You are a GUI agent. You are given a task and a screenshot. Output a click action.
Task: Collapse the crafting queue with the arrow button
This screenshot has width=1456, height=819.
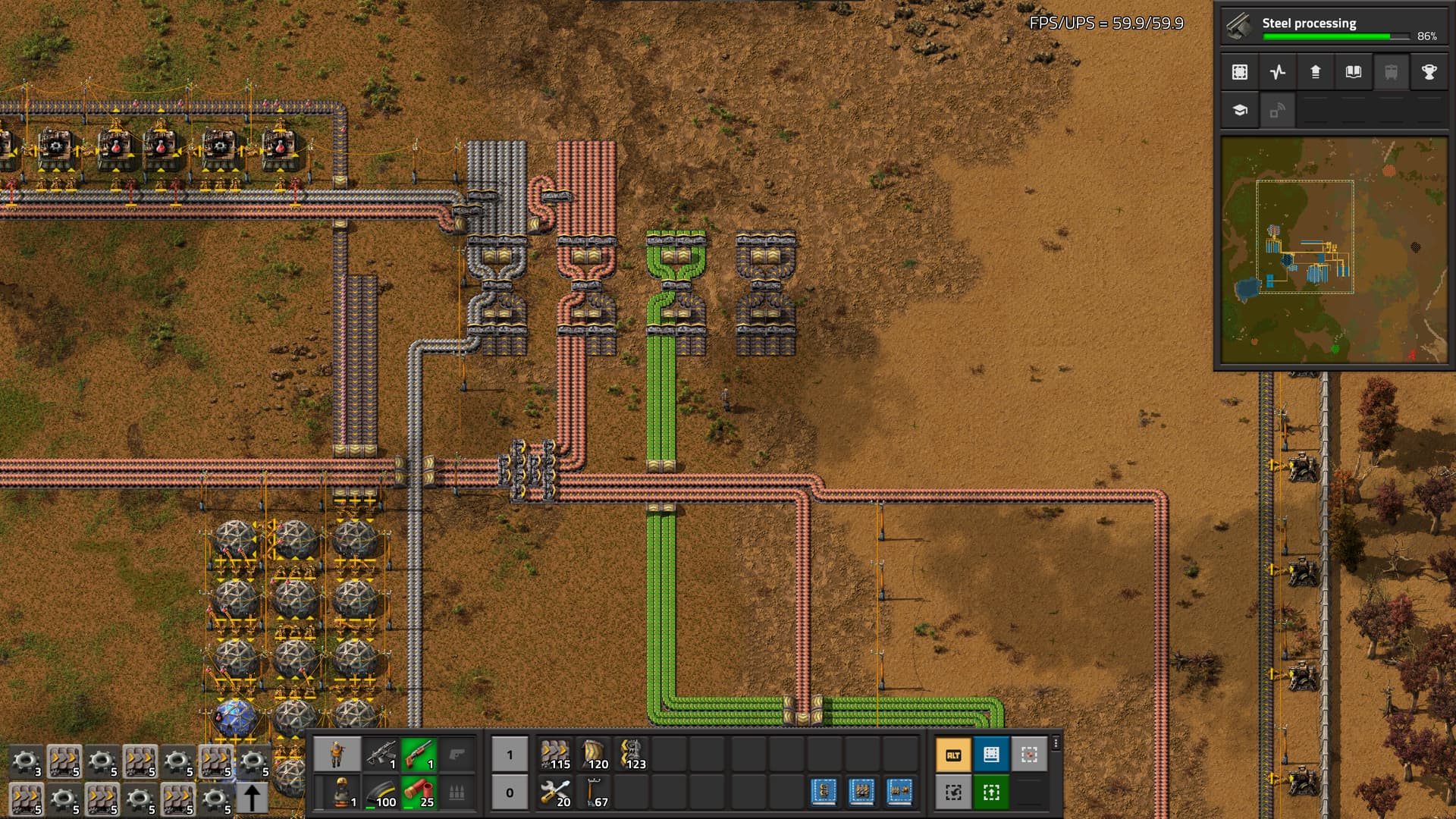point(253,799)
